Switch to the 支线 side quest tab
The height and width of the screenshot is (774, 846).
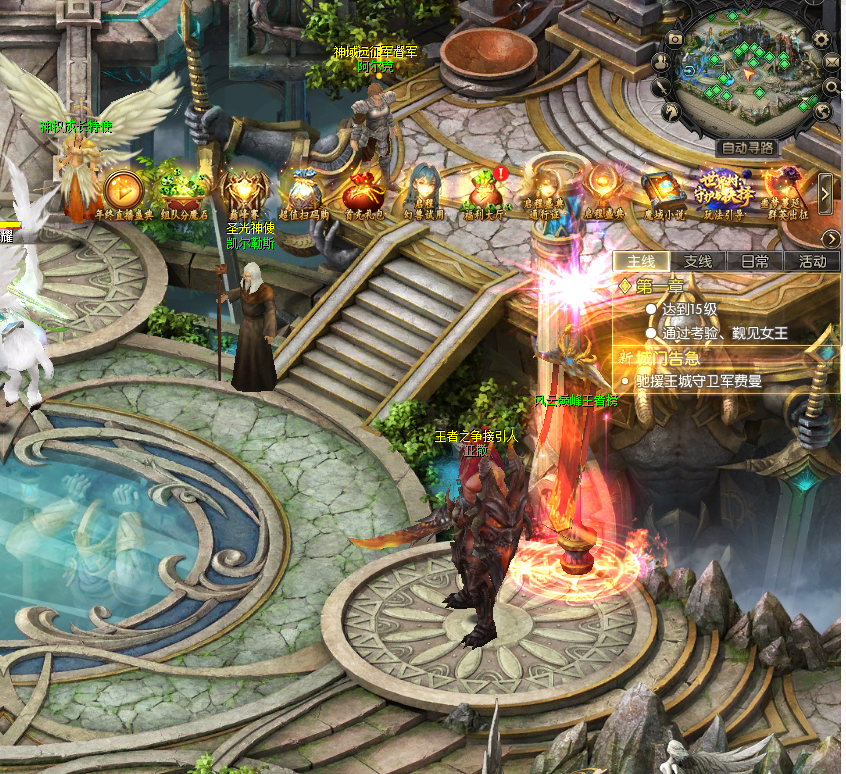(x=698, y=261)
